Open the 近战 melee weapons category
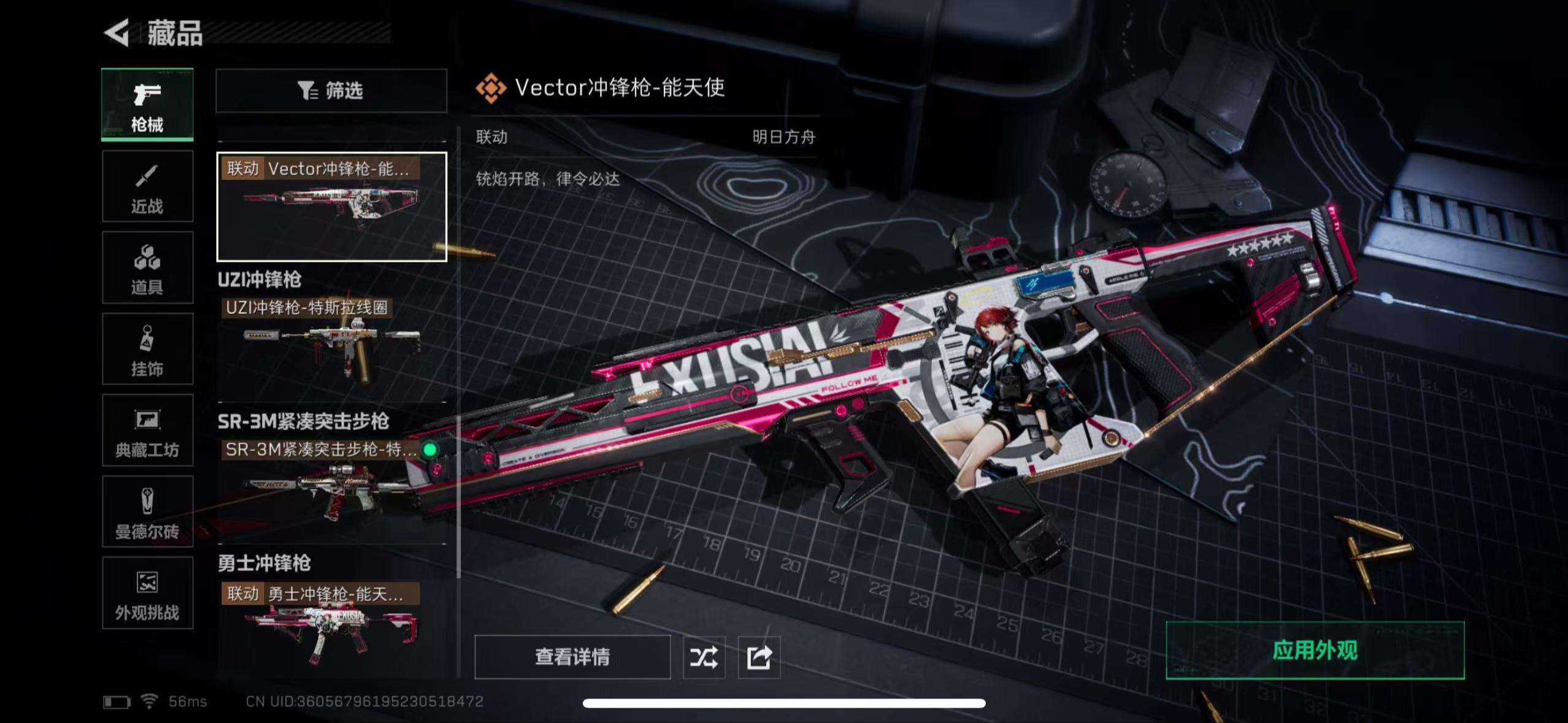1568x723 pixels. coord(147,185)
